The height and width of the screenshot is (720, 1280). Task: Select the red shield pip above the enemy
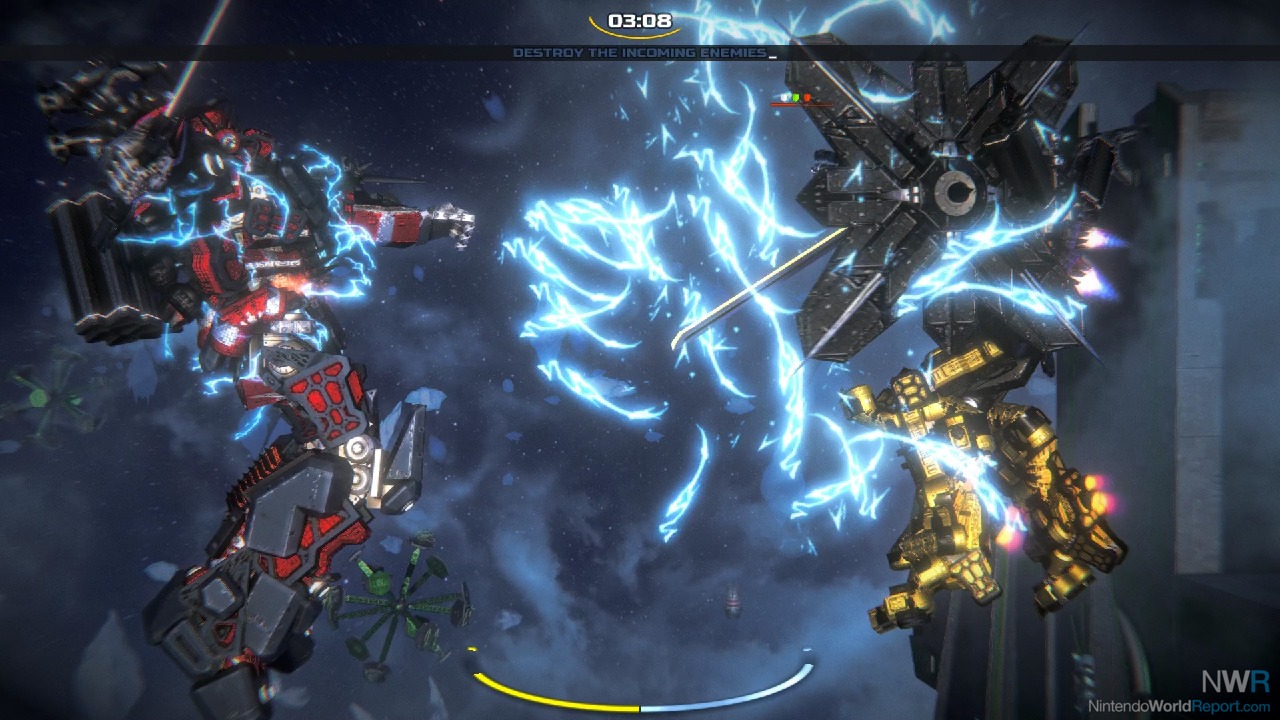(x=807, y=97)
